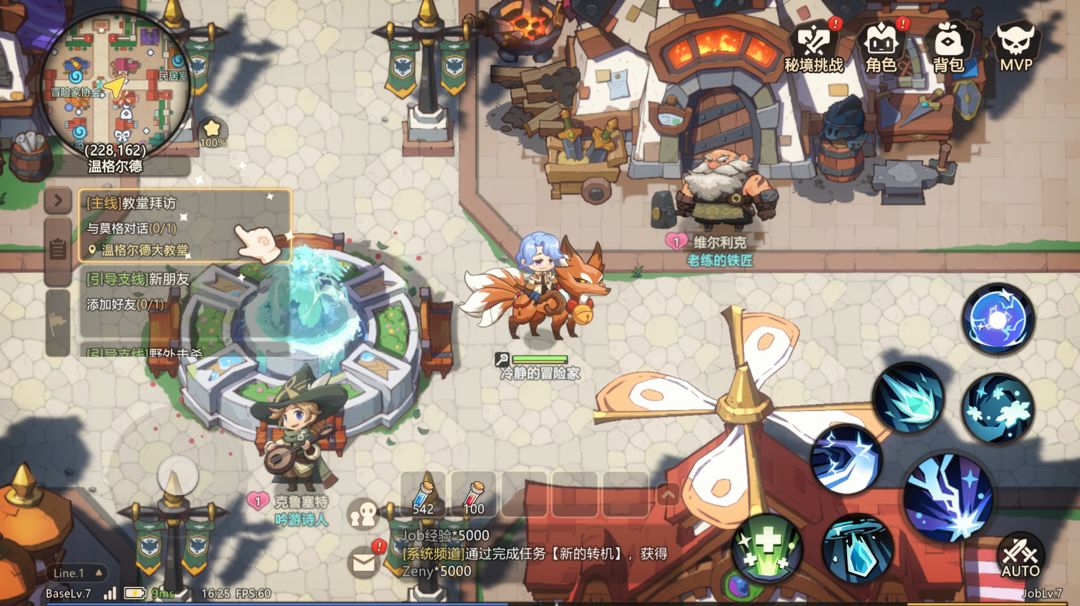The width and height of the screenshot is (1080, 606).
Task: Open the mail envelope icon
Action: [364, 562]
